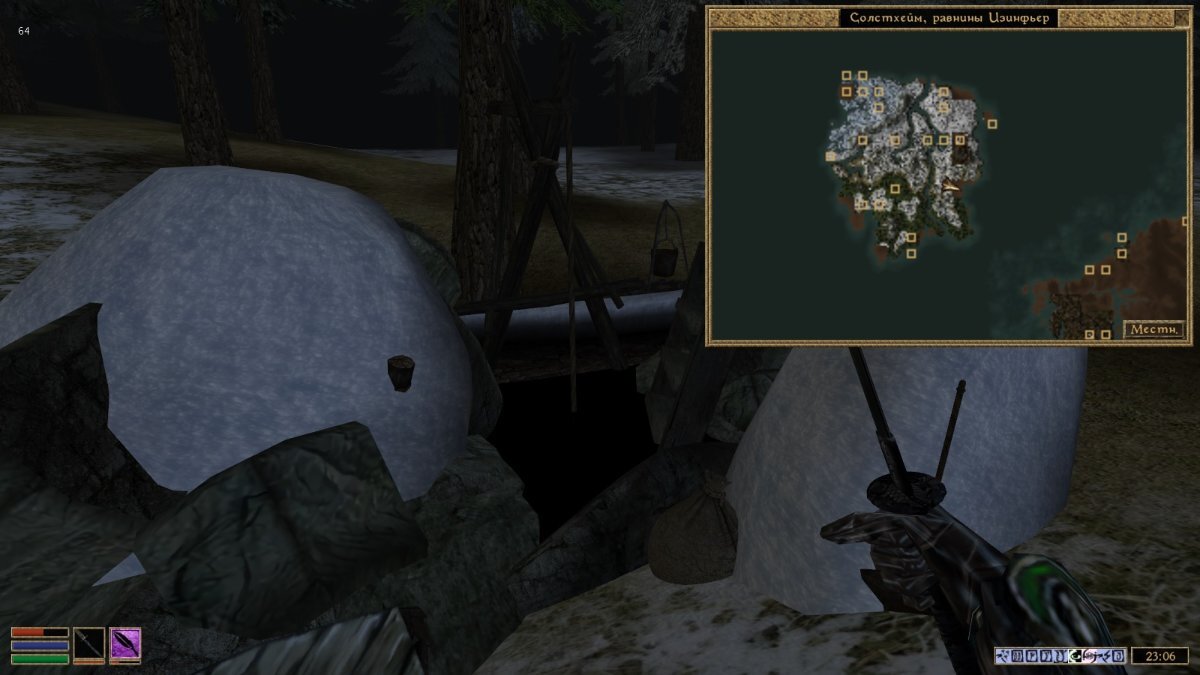Image resolution: width=1200 pixels, height=675 pixels.
Task: Click the marker on Solstheim's western shore
Action: point(830,156)
